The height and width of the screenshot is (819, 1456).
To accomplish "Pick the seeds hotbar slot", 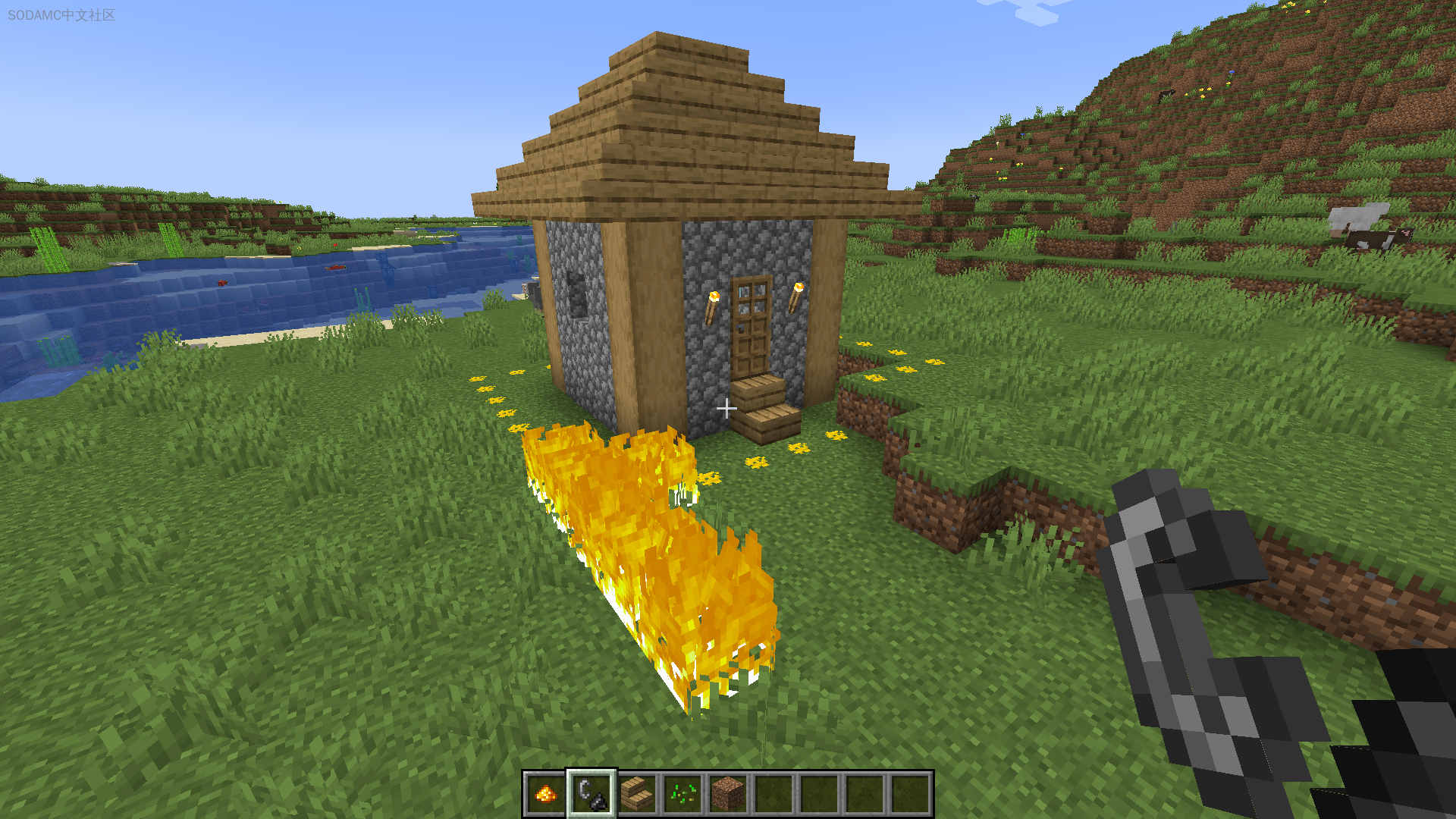I will 682,793.
